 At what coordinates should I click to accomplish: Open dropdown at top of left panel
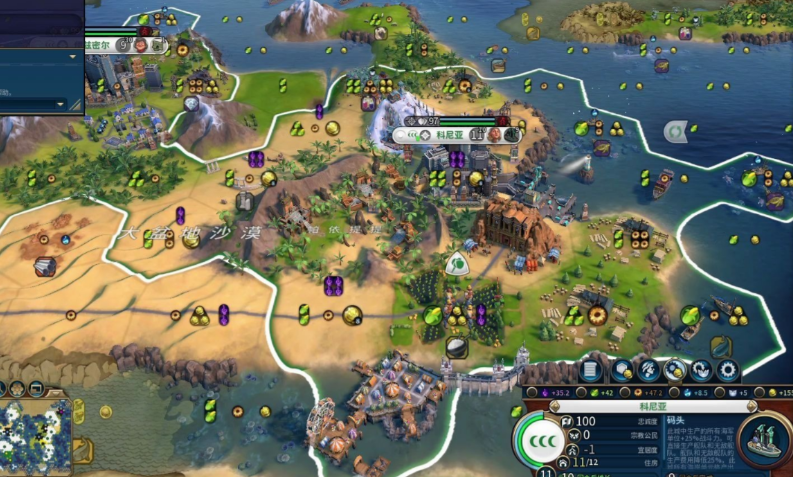[72, 56]
